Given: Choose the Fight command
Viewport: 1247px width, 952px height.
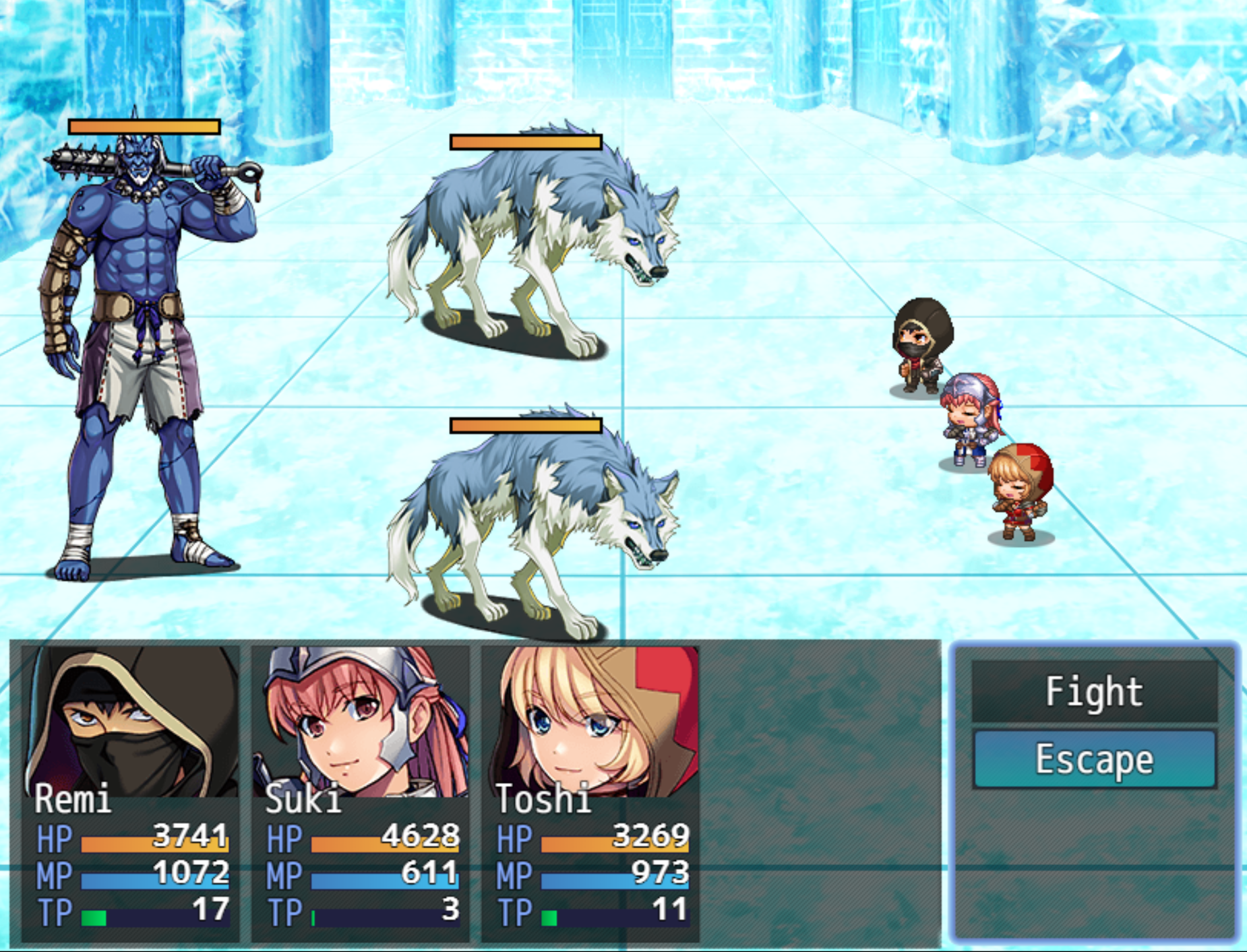Looking at the screenshot, I should pos(1093,691).
